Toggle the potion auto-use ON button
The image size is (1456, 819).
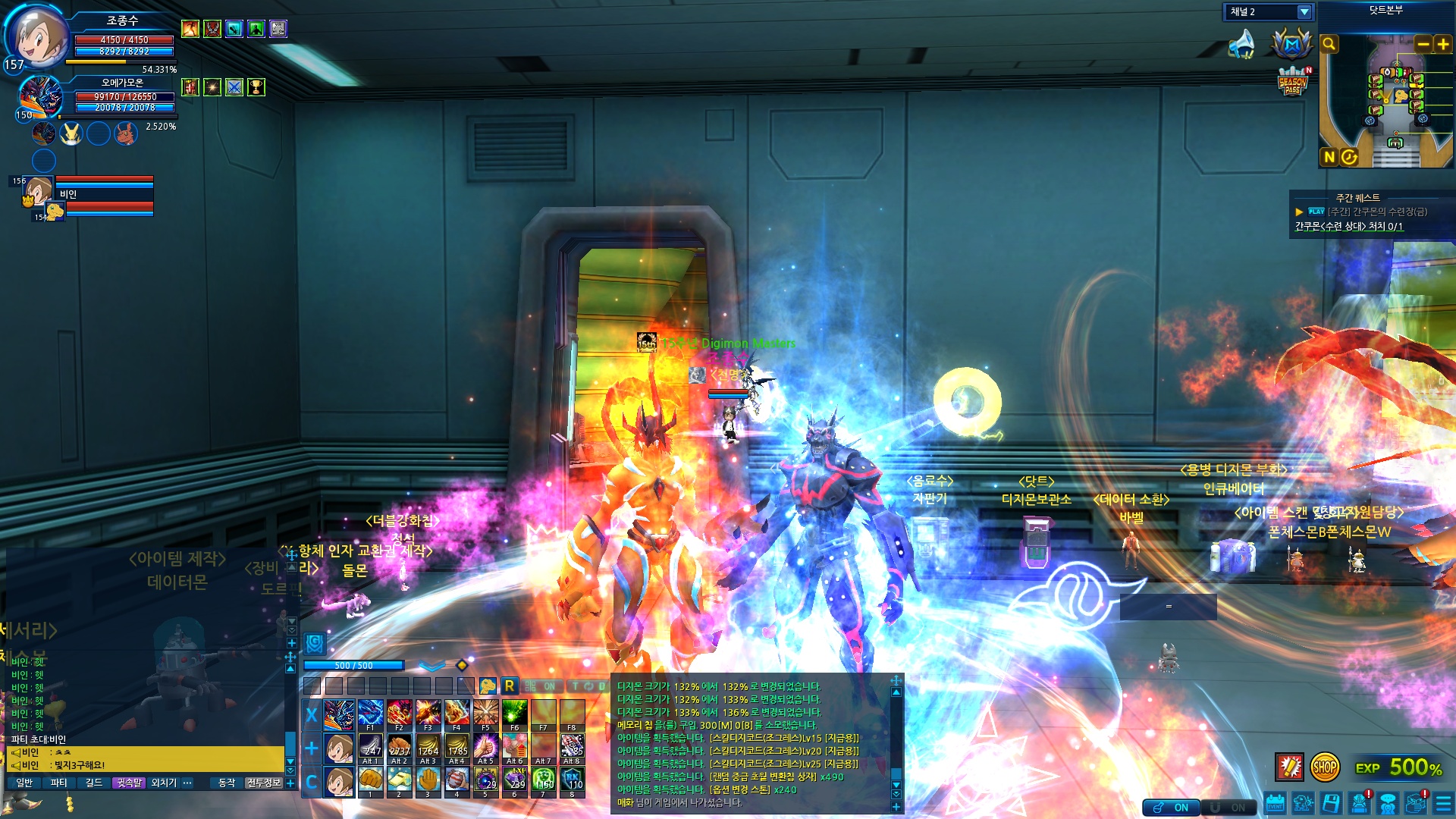pos(1172,808)
